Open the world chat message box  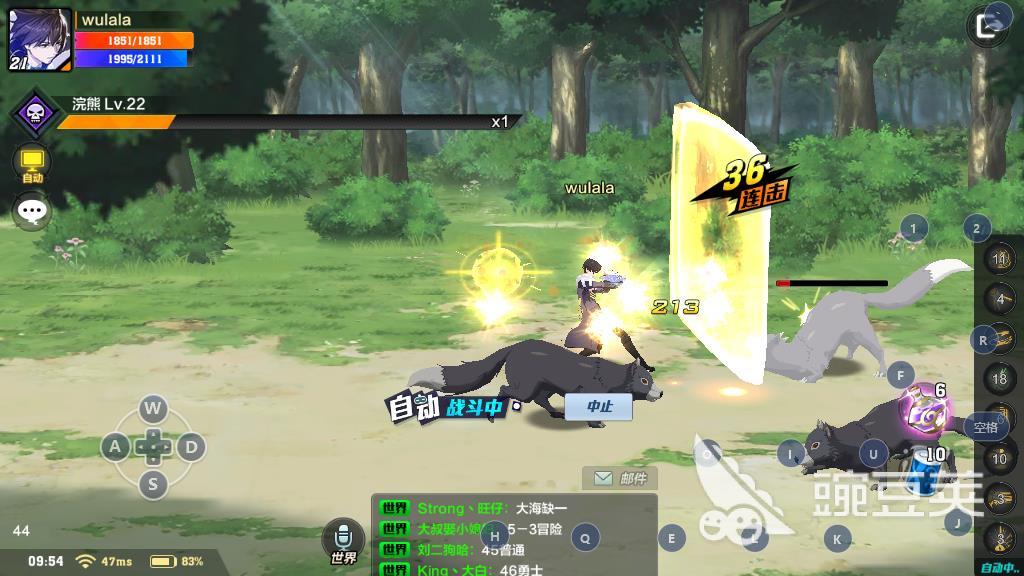[514, 536]
